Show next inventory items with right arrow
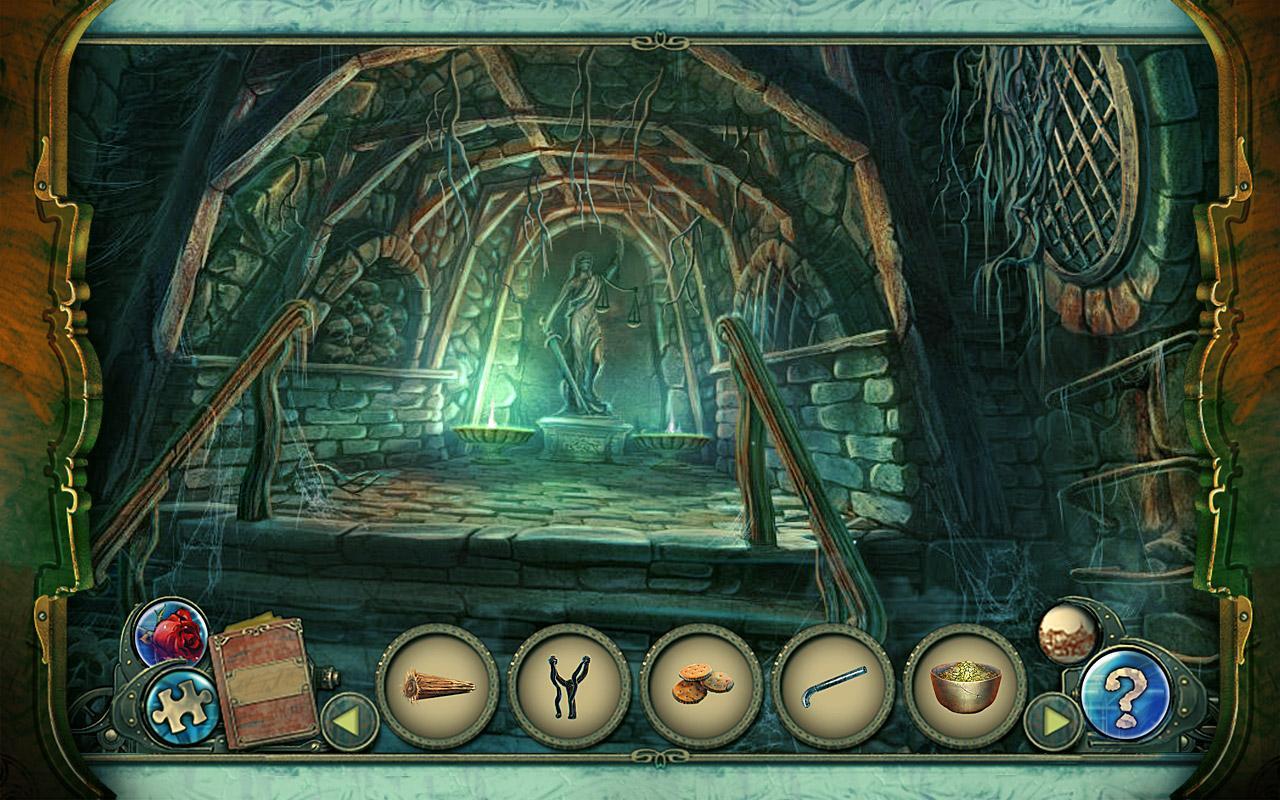The width and height of the screenshot is (1280, 800). pyautogui.click(x=1053, y=721)
